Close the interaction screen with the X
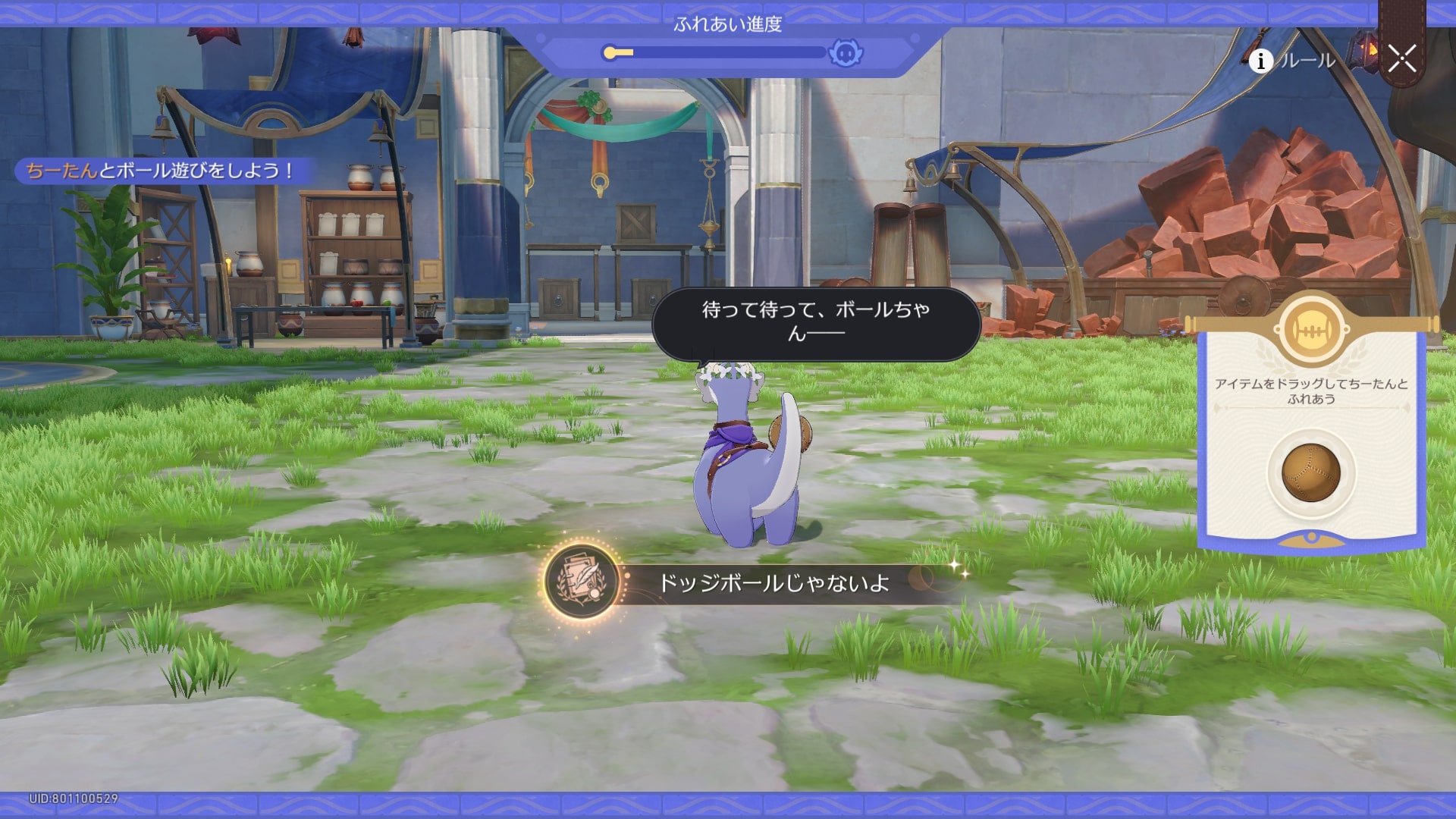 1401,58
